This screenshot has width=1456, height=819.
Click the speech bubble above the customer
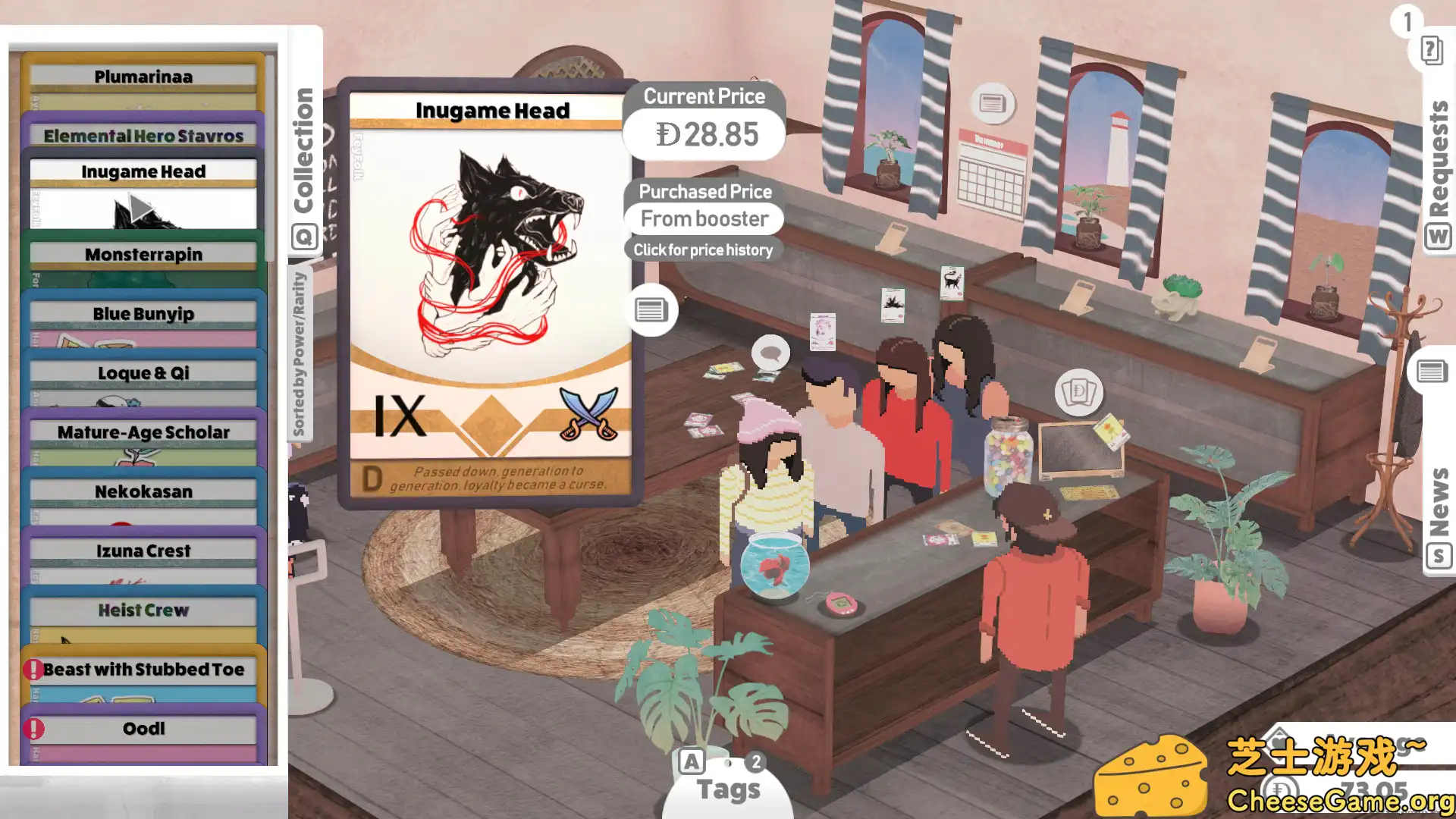(770, 352)
